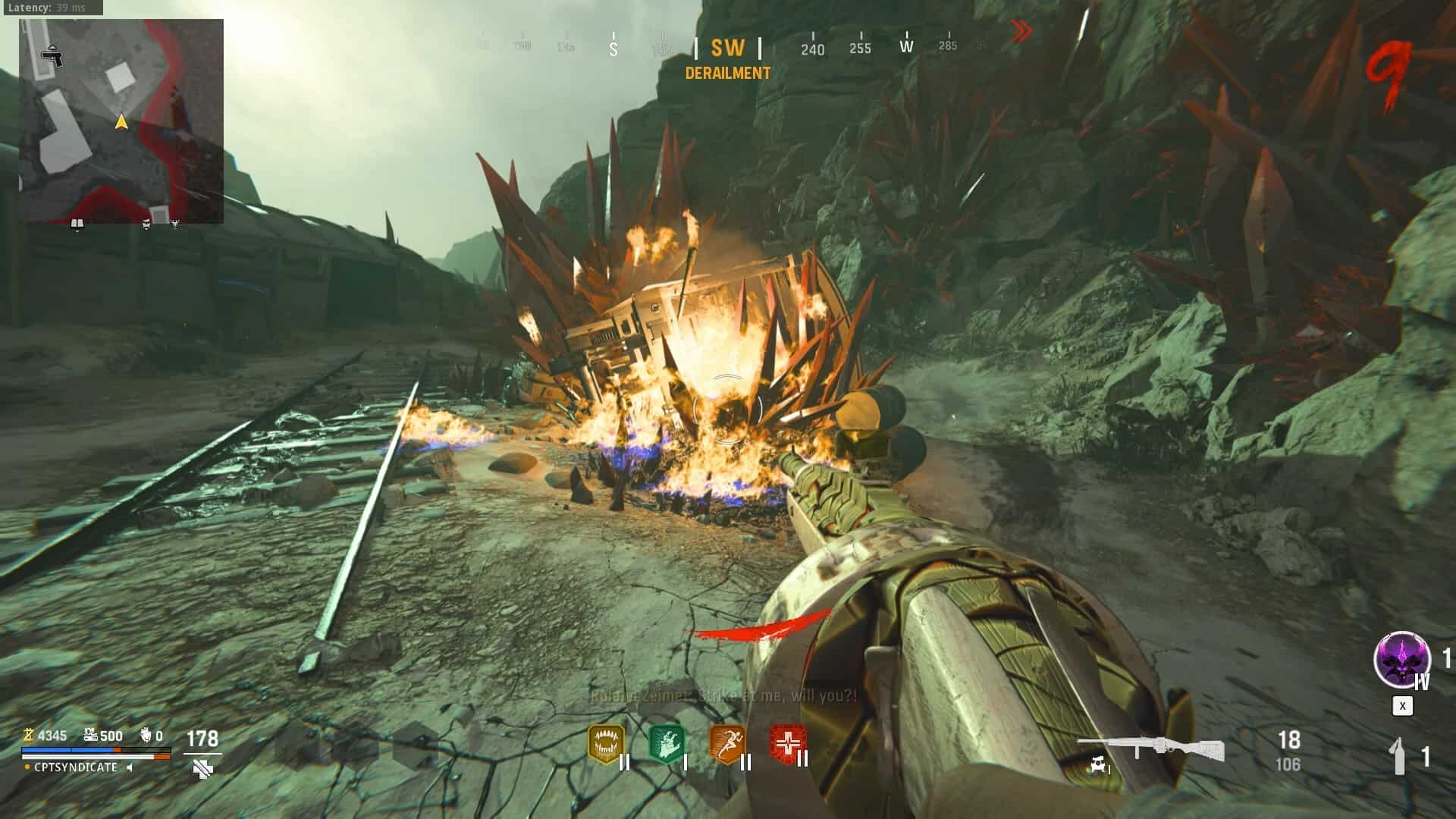1456x819 pixels.
Task: Choose the green zombie hand perk icon
Action: point(667,743)
